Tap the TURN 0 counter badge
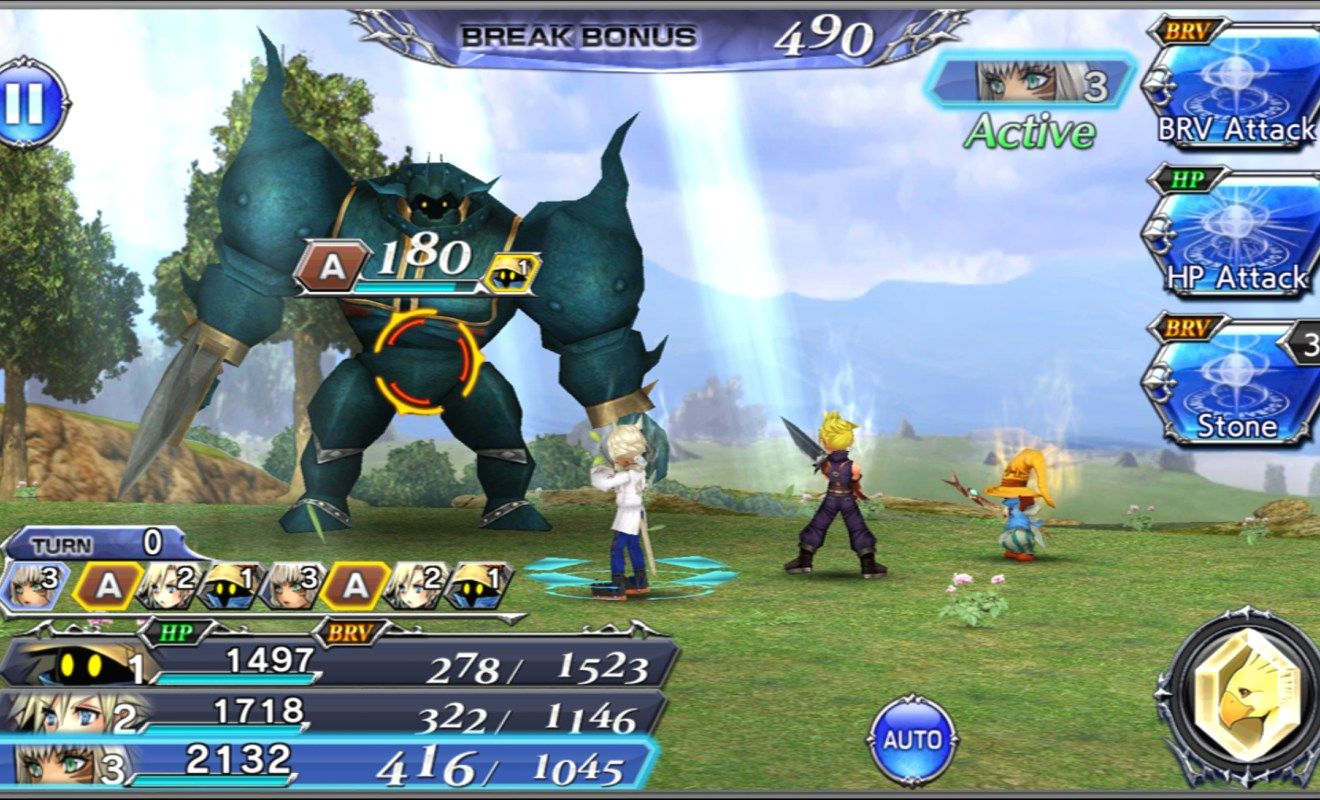 click(x=100, y=548)
